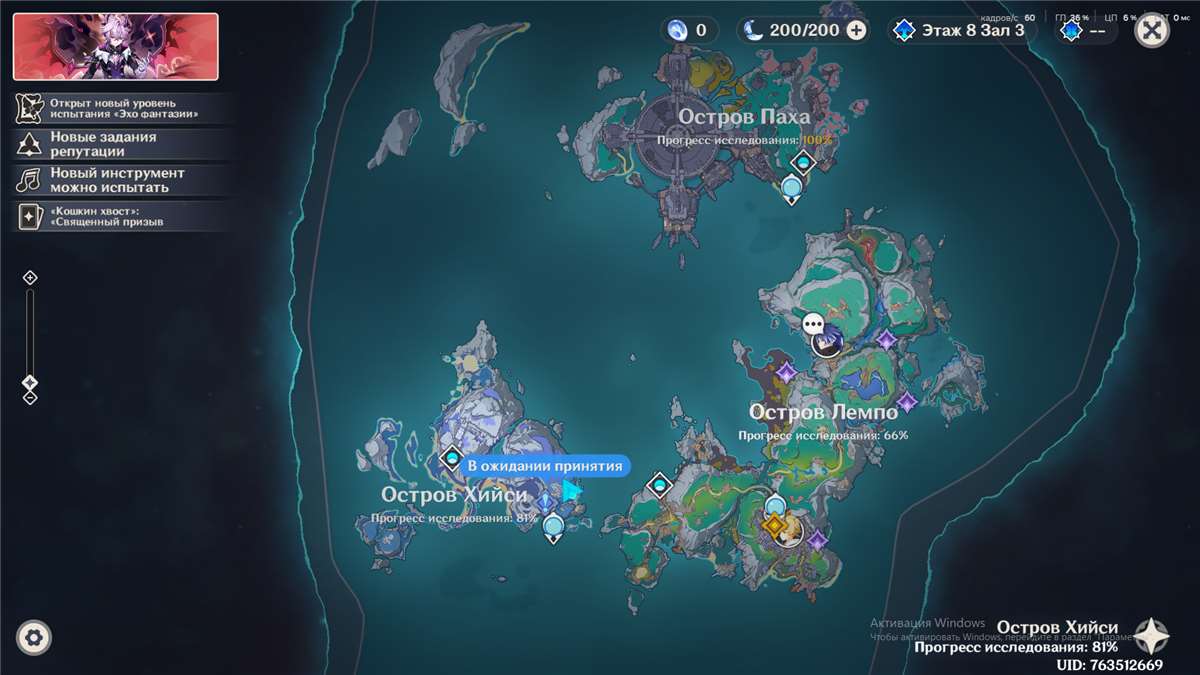
Task: Click the map zoom-out minus button
Action: pyautogui.click(x=30, y=397)
